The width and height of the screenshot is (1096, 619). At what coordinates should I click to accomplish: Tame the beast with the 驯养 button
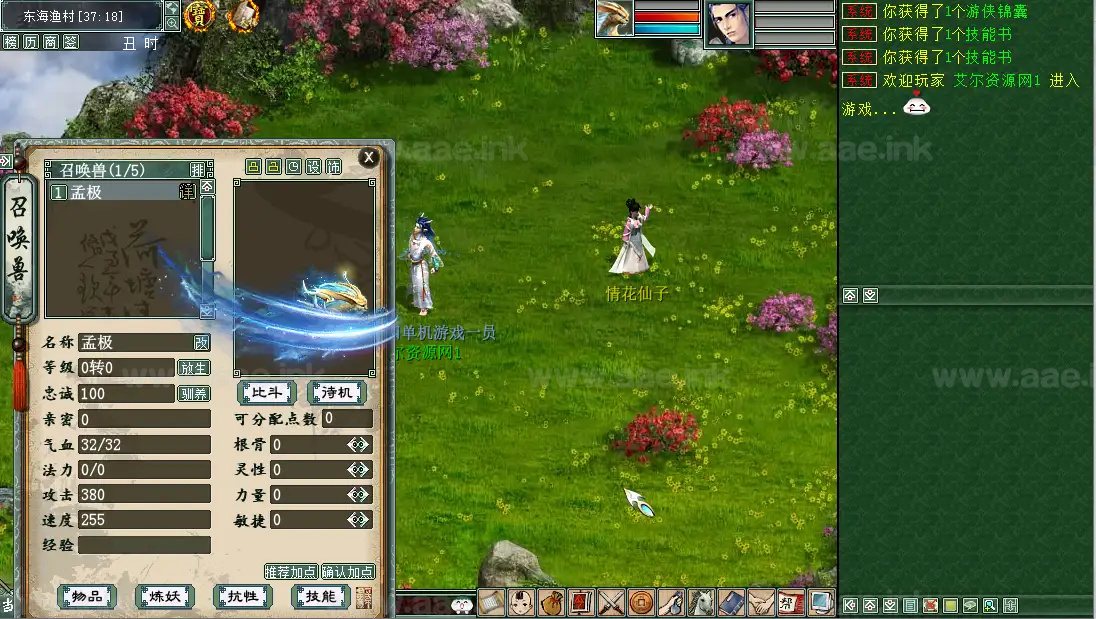(193, 394)
